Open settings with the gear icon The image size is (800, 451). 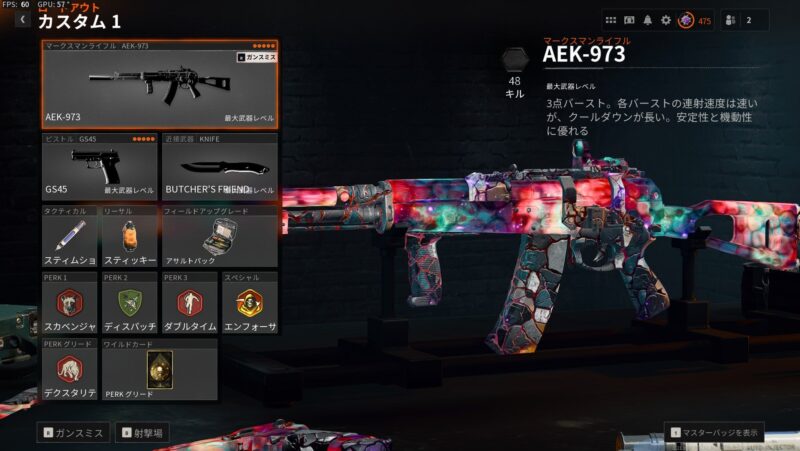coord(666,20)
